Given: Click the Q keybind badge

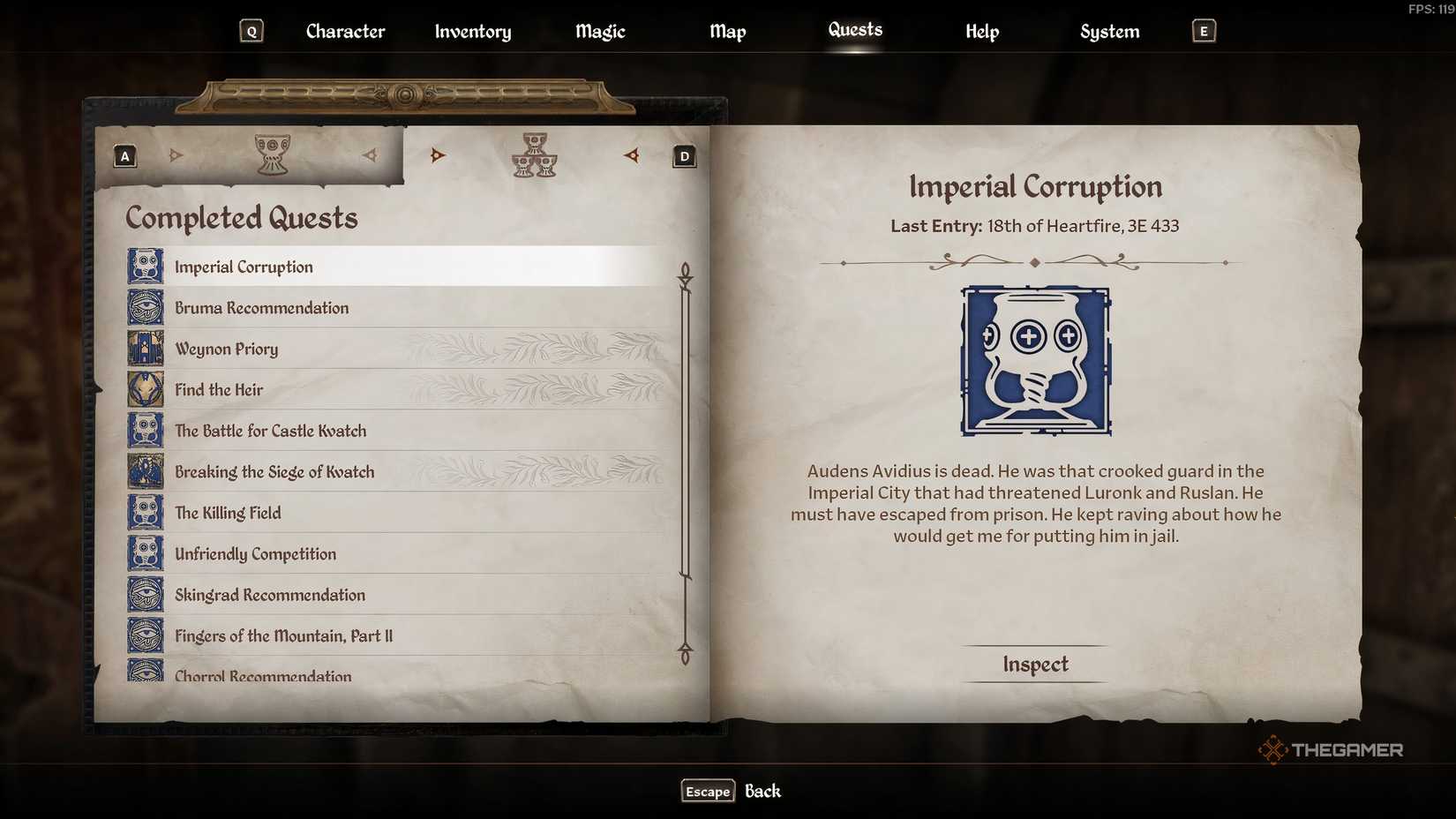Looking at the screenshot, I should pyautogui.click(x=251, y=30).
